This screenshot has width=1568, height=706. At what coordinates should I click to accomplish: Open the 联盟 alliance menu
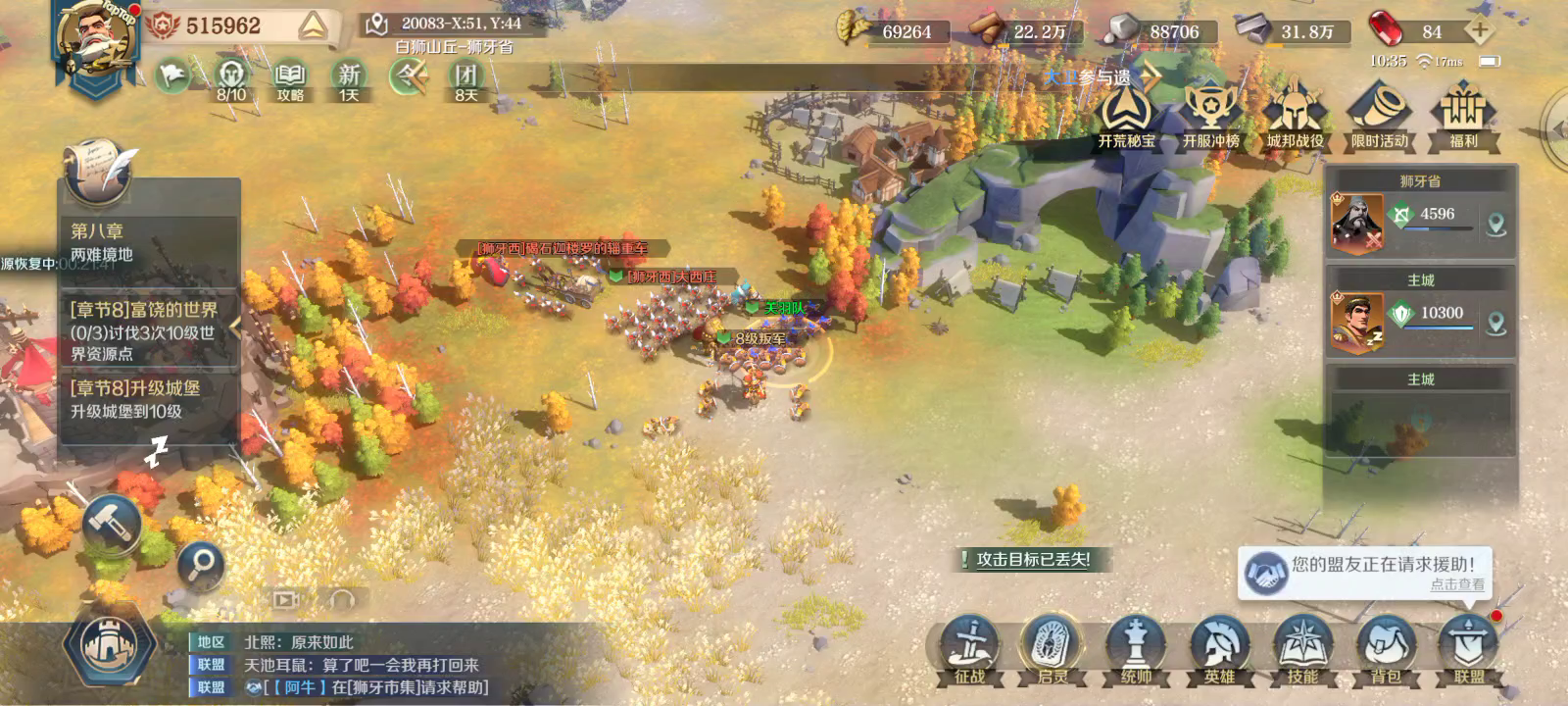click(1468, 650)
